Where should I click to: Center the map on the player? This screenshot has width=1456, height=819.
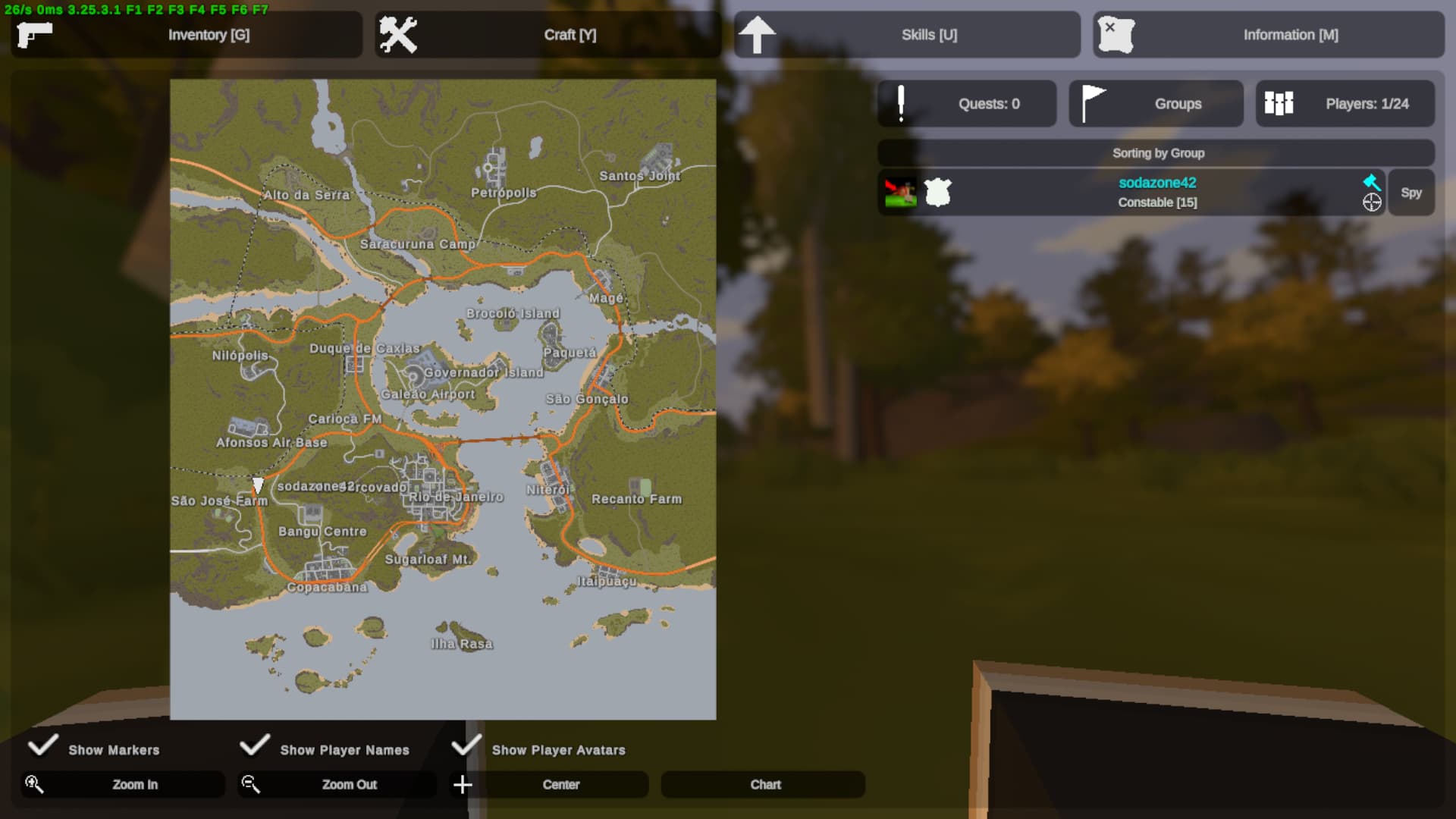560,785
